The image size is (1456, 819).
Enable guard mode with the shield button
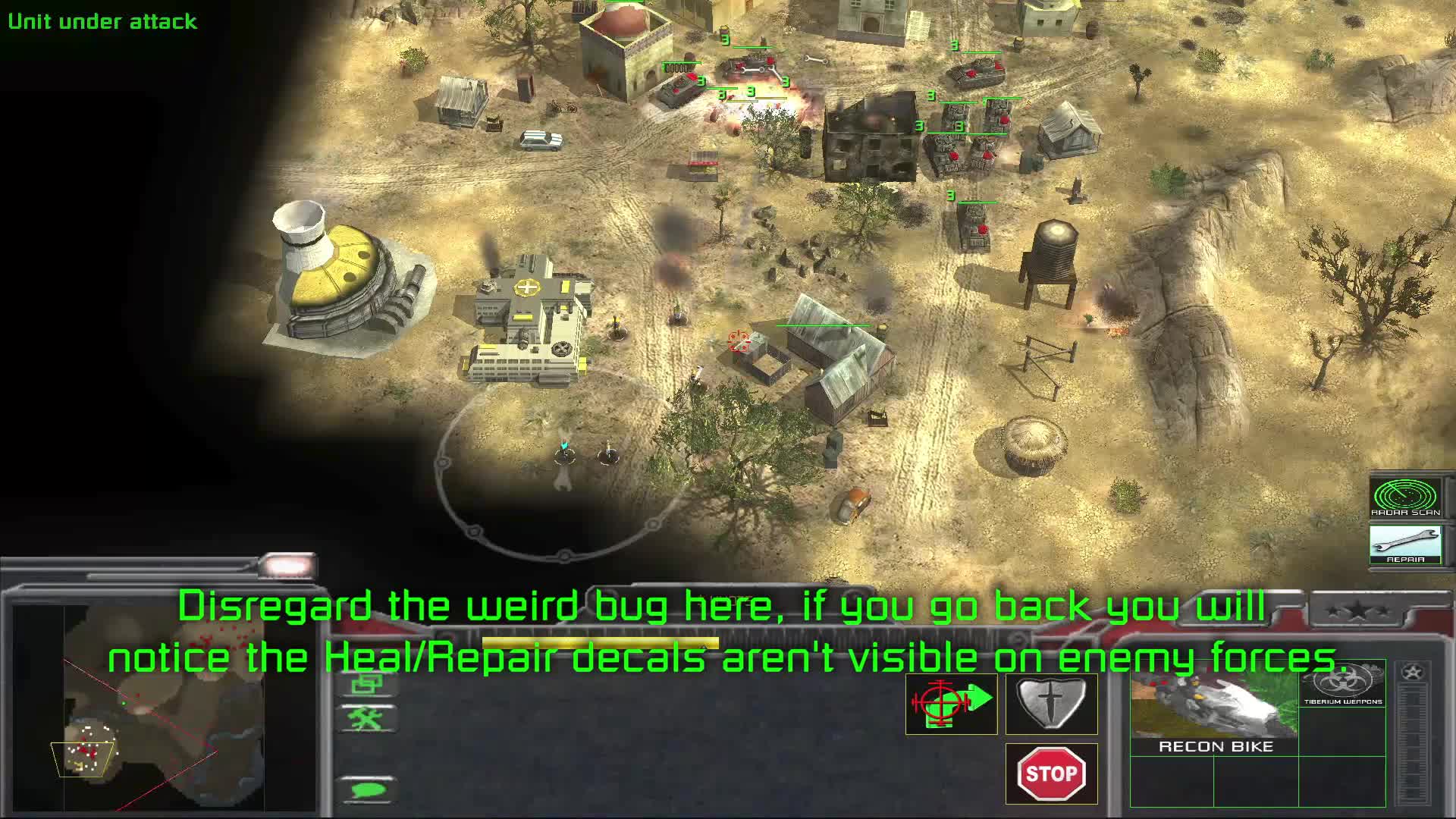click(1052, 704)
